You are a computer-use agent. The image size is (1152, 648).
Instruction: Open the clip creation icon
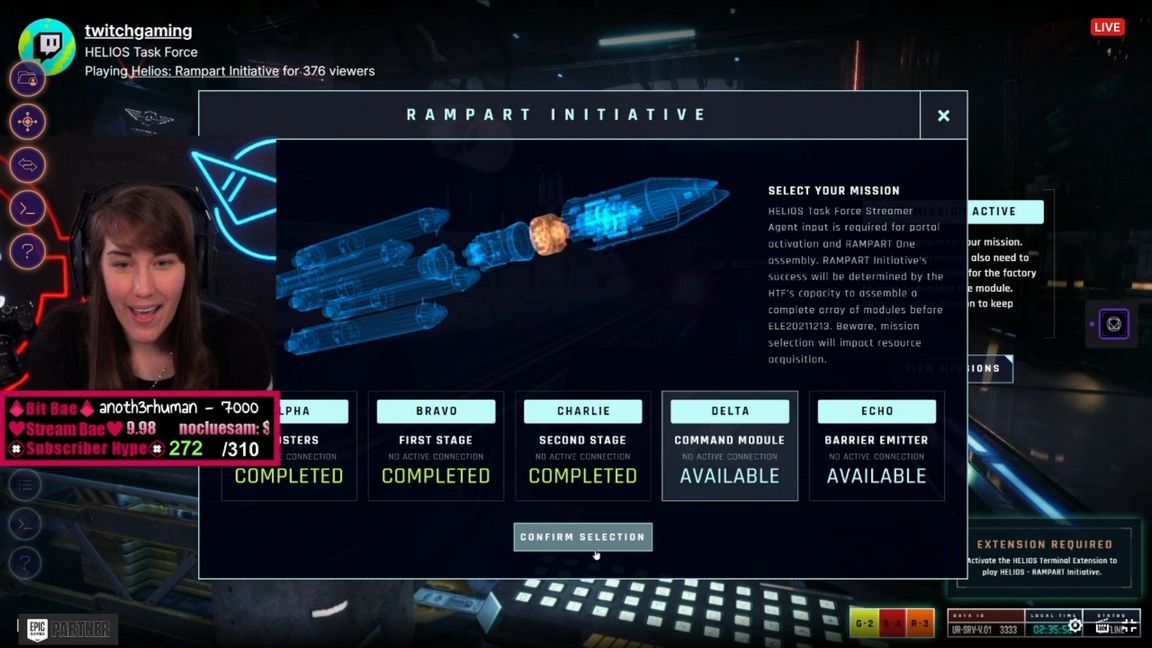coord(1101,626)
